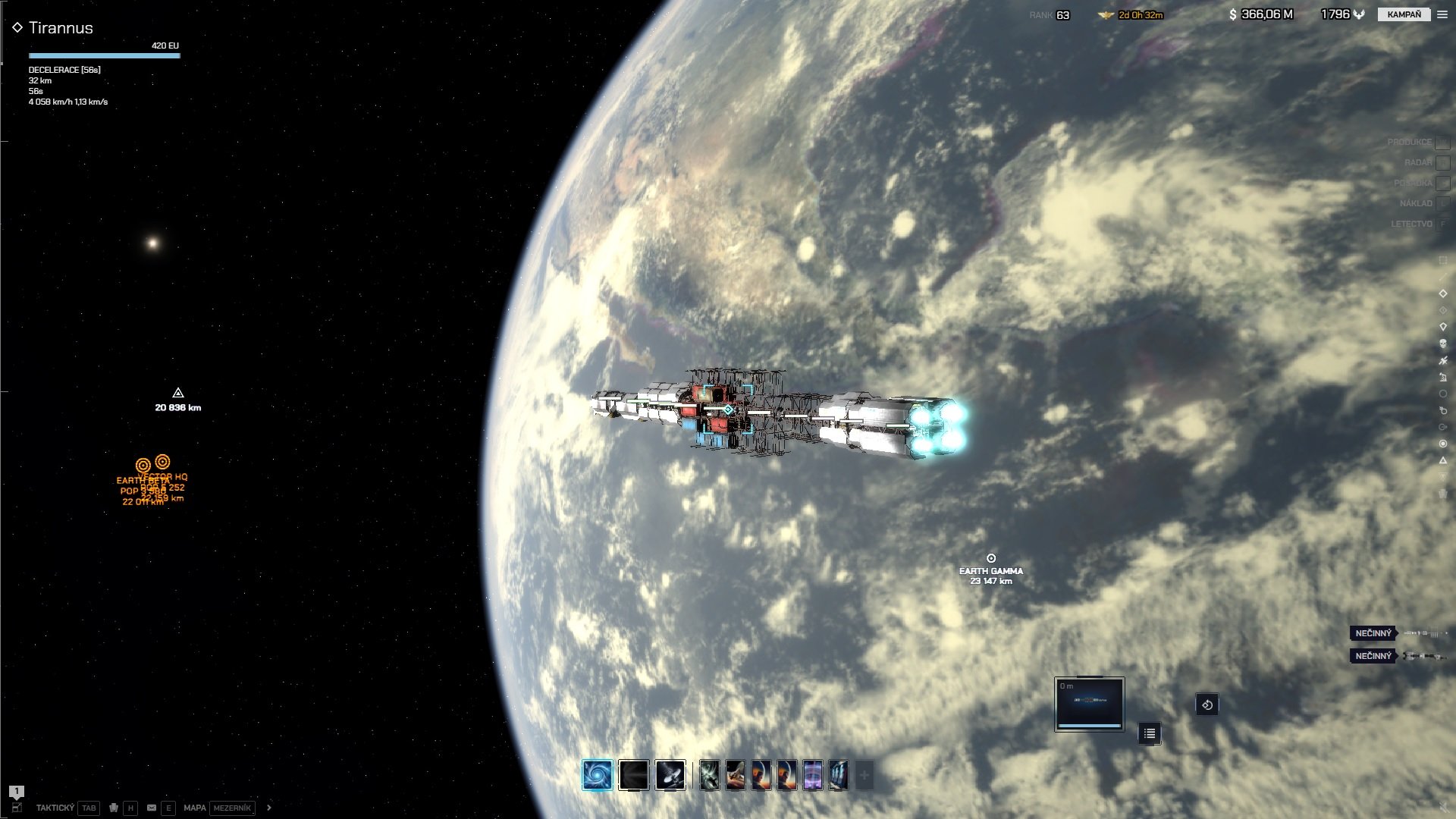Choose the space shuttle card
Screen dimensions: 1456x819
(x=736, y=775)
